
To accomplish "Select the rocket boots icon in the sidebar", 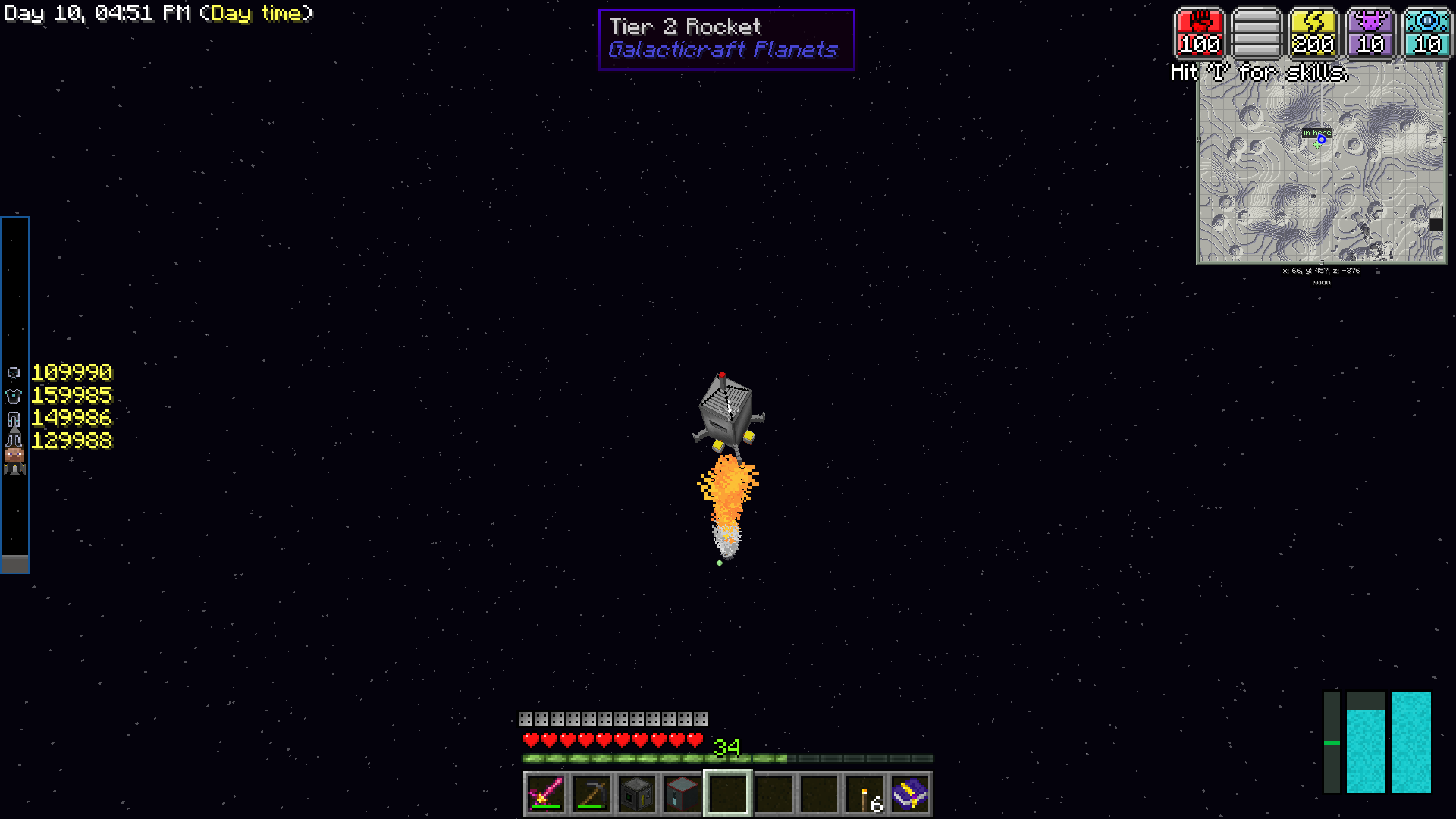I will [14, 468].
